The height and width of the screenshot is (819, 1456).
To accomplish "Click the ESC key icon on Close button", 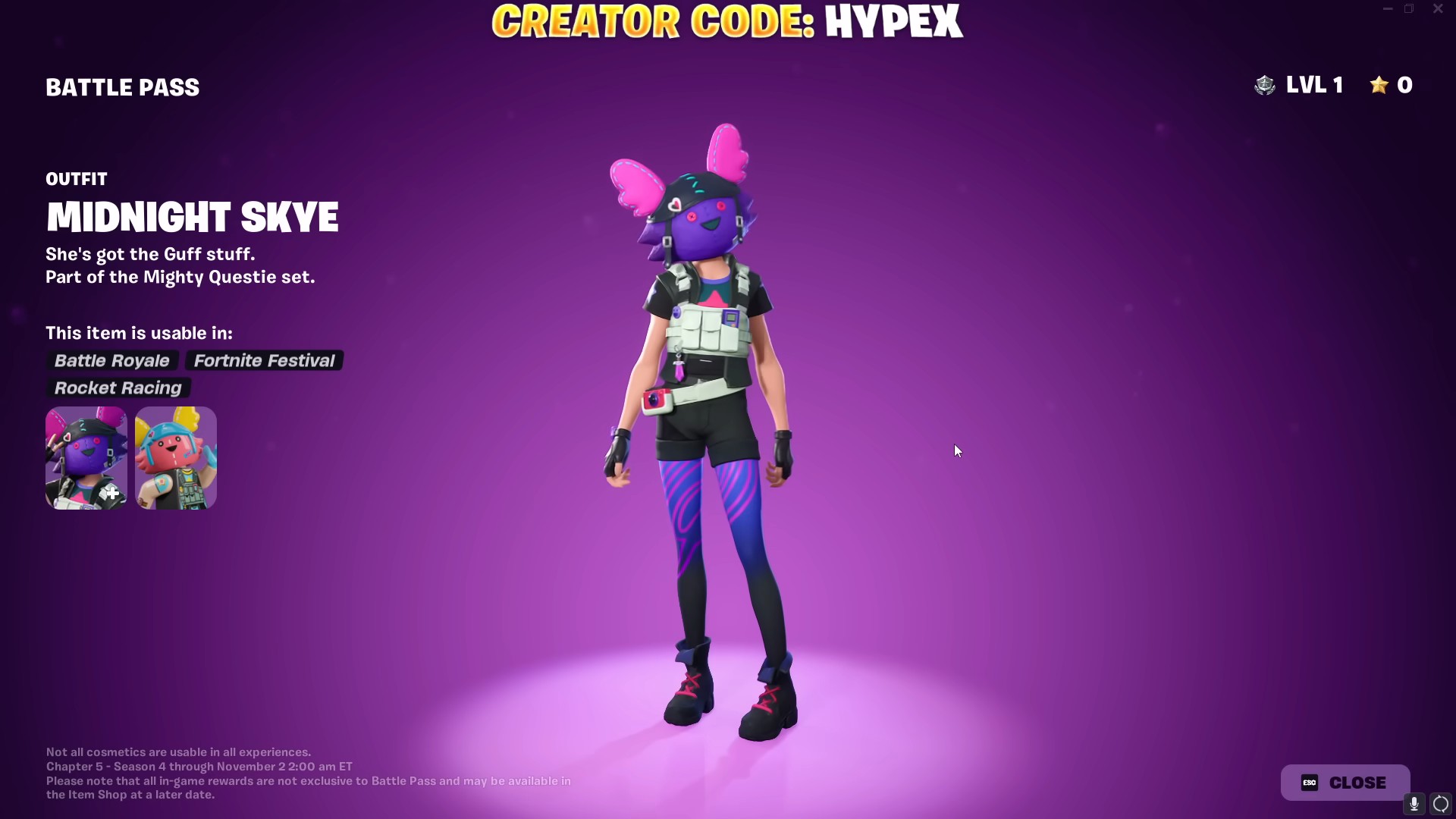I will tap(1308, 783).
